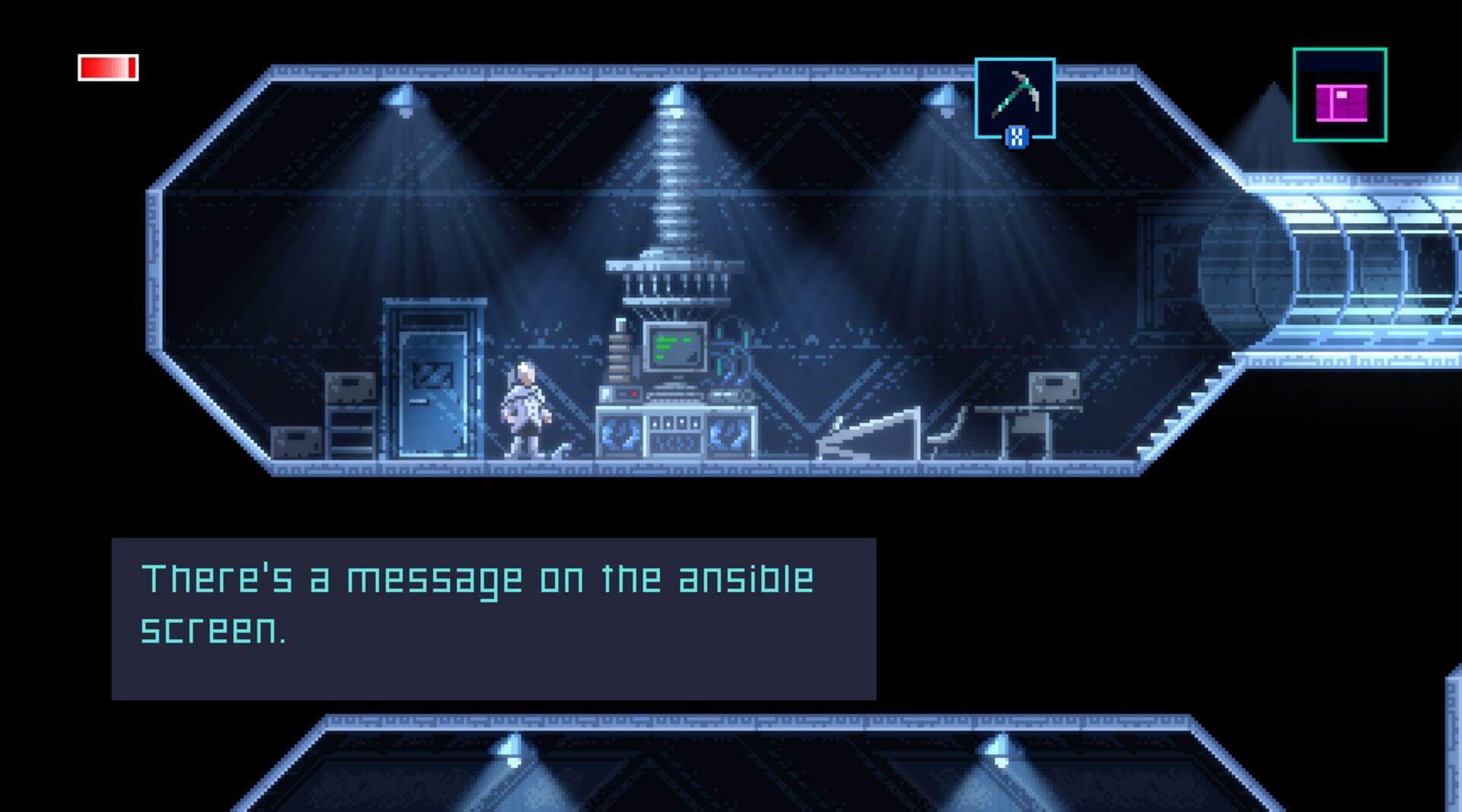Open the magenta minimap panel
Viewport: 1462px width, 812px height.
tap(1339, 95)
